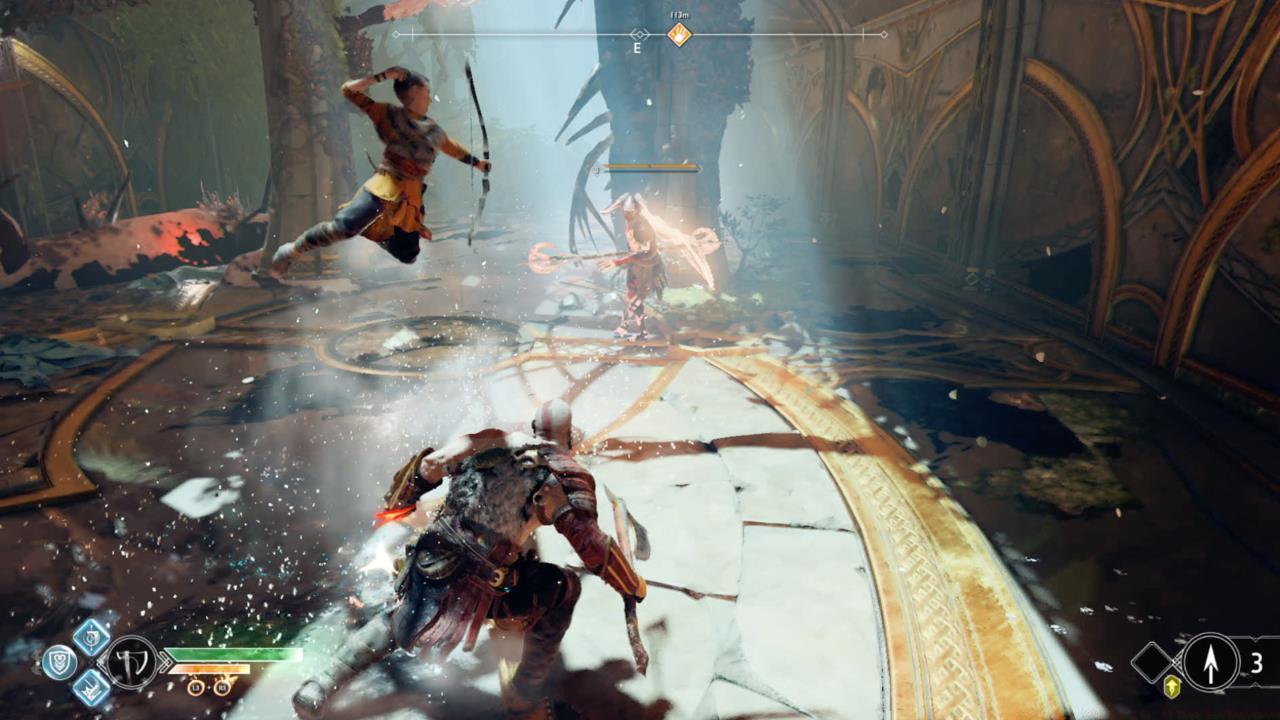The height and width of the screenshot is (720, 1280).
Task: Click the L3 button prompt circle
Action: (x=196, y=687)
